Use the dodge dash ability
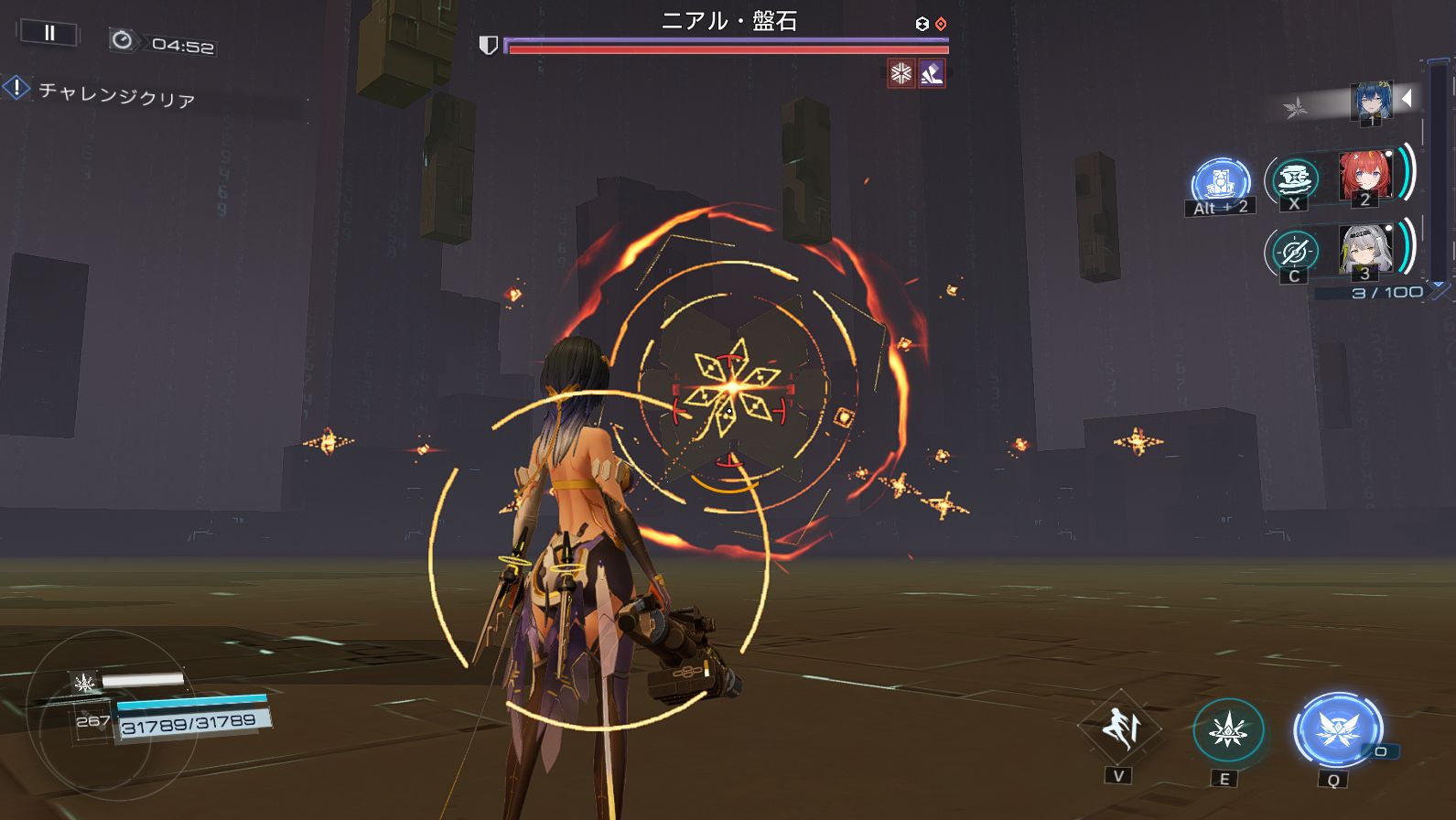 coord(1118,728)
